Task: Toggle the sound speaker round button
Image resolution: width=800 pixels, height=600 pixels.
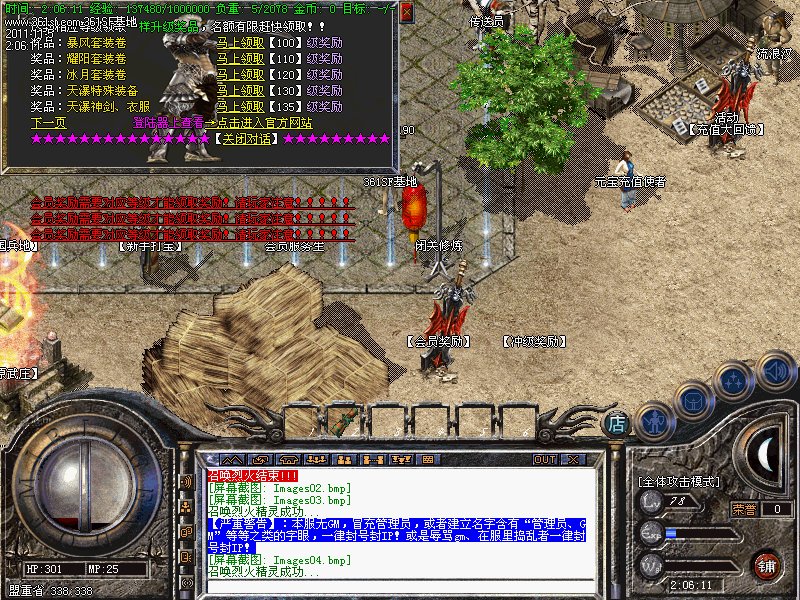Action: point(775,371)
